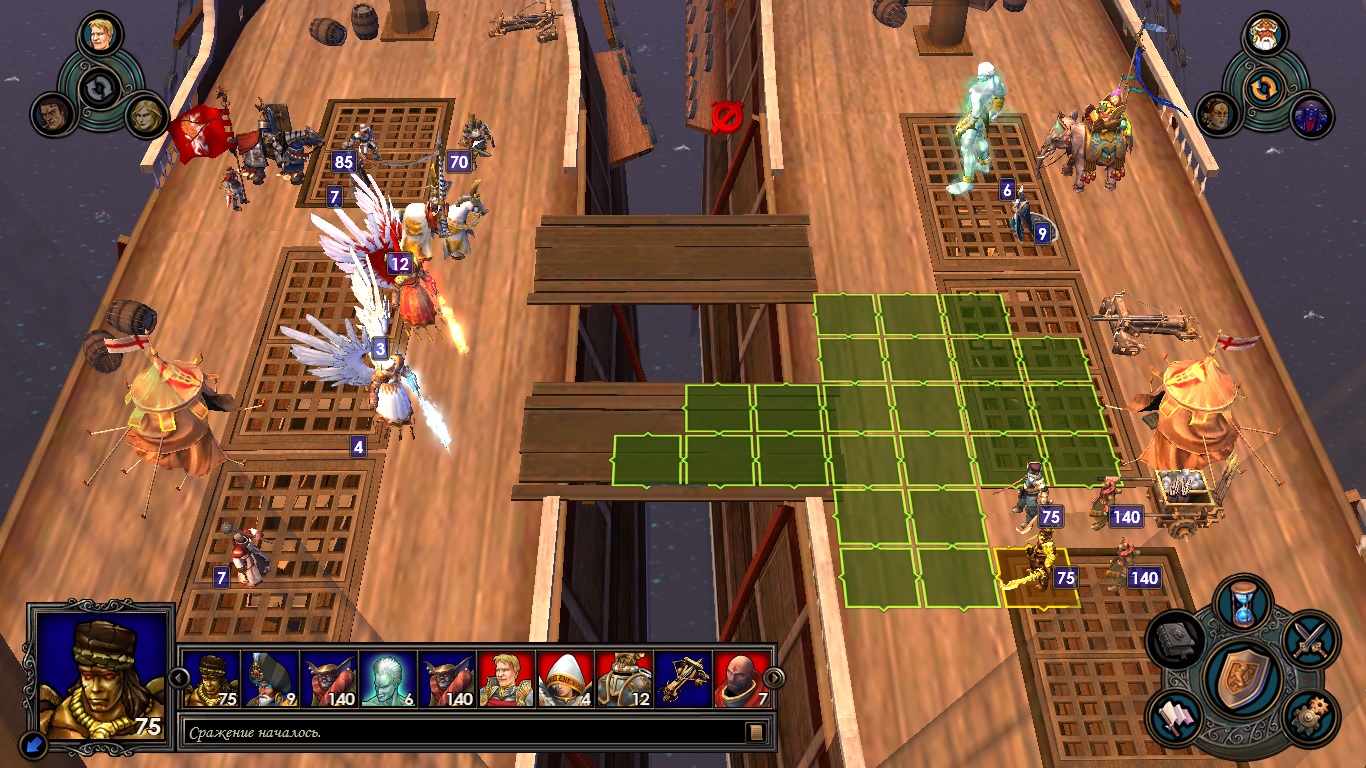Image resolution: width=1366 pixels, height=768 pixels.
Task: Select the bald red-robed unit with 7
Action: [x=742, y=679]
